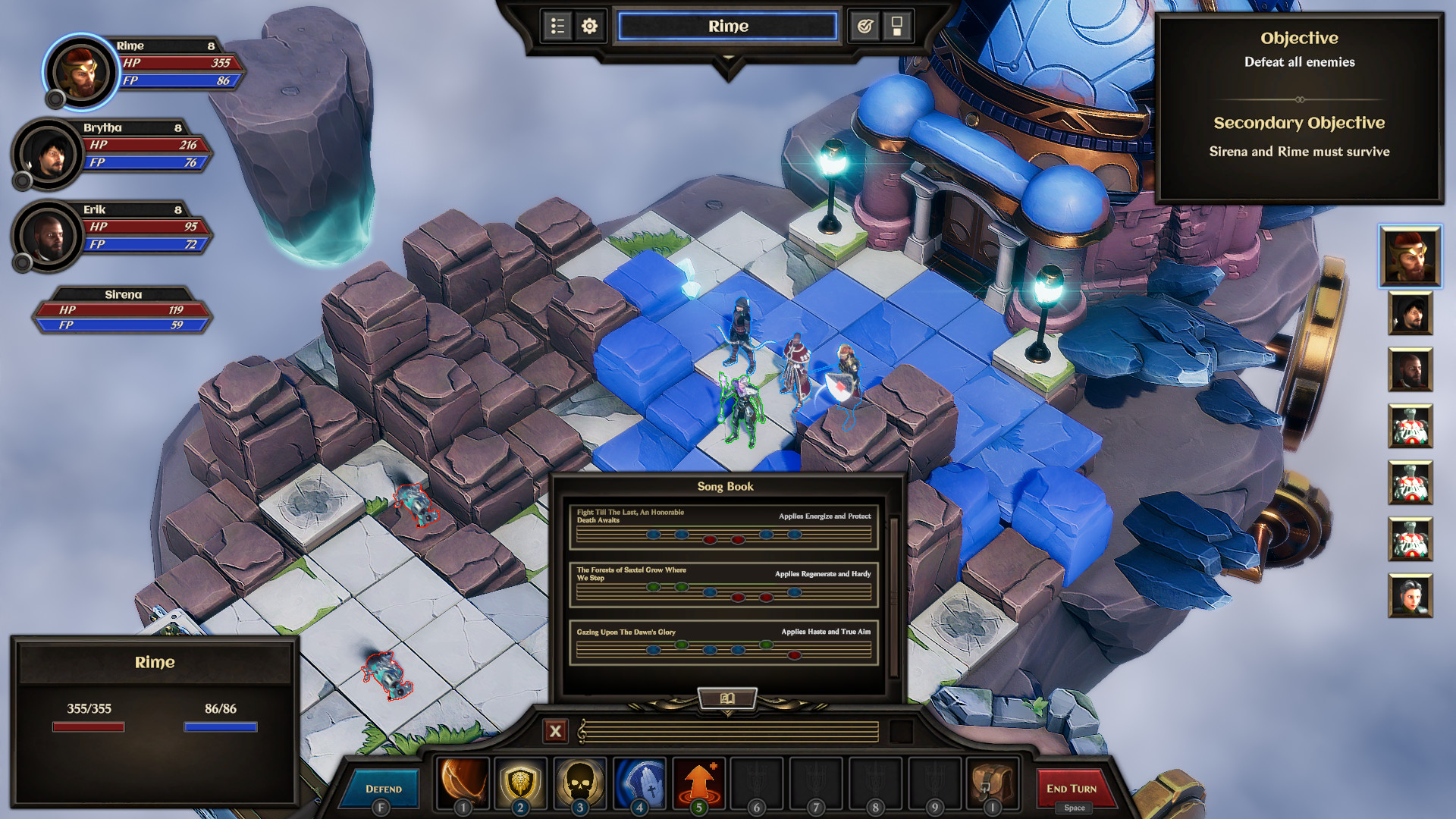Click the circular skip-turn arrow icon
The width and height of the screenshot is (1456, 819).
(864, 25)
